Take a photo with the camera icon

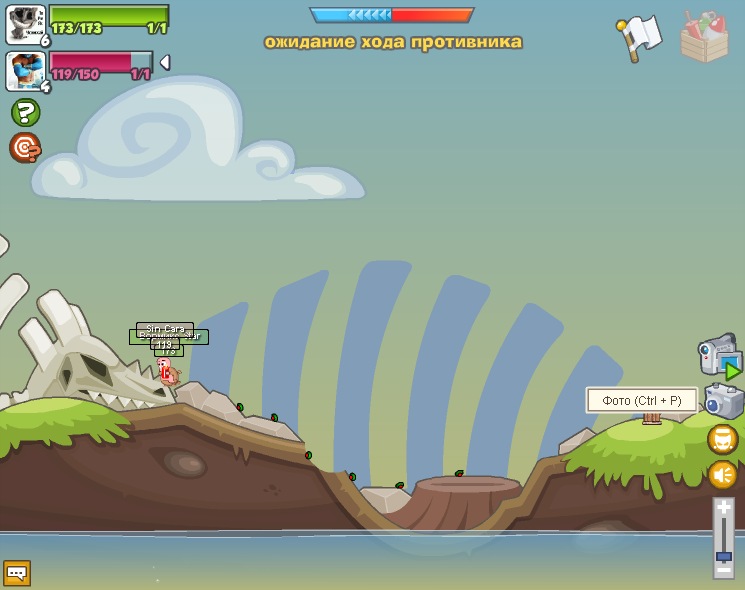click(x=723, y=401)
